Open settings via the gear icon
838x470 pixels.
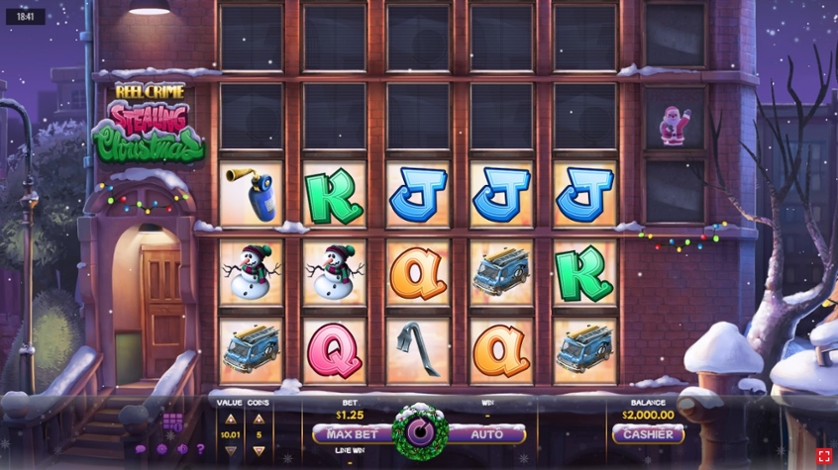(160, 449)
